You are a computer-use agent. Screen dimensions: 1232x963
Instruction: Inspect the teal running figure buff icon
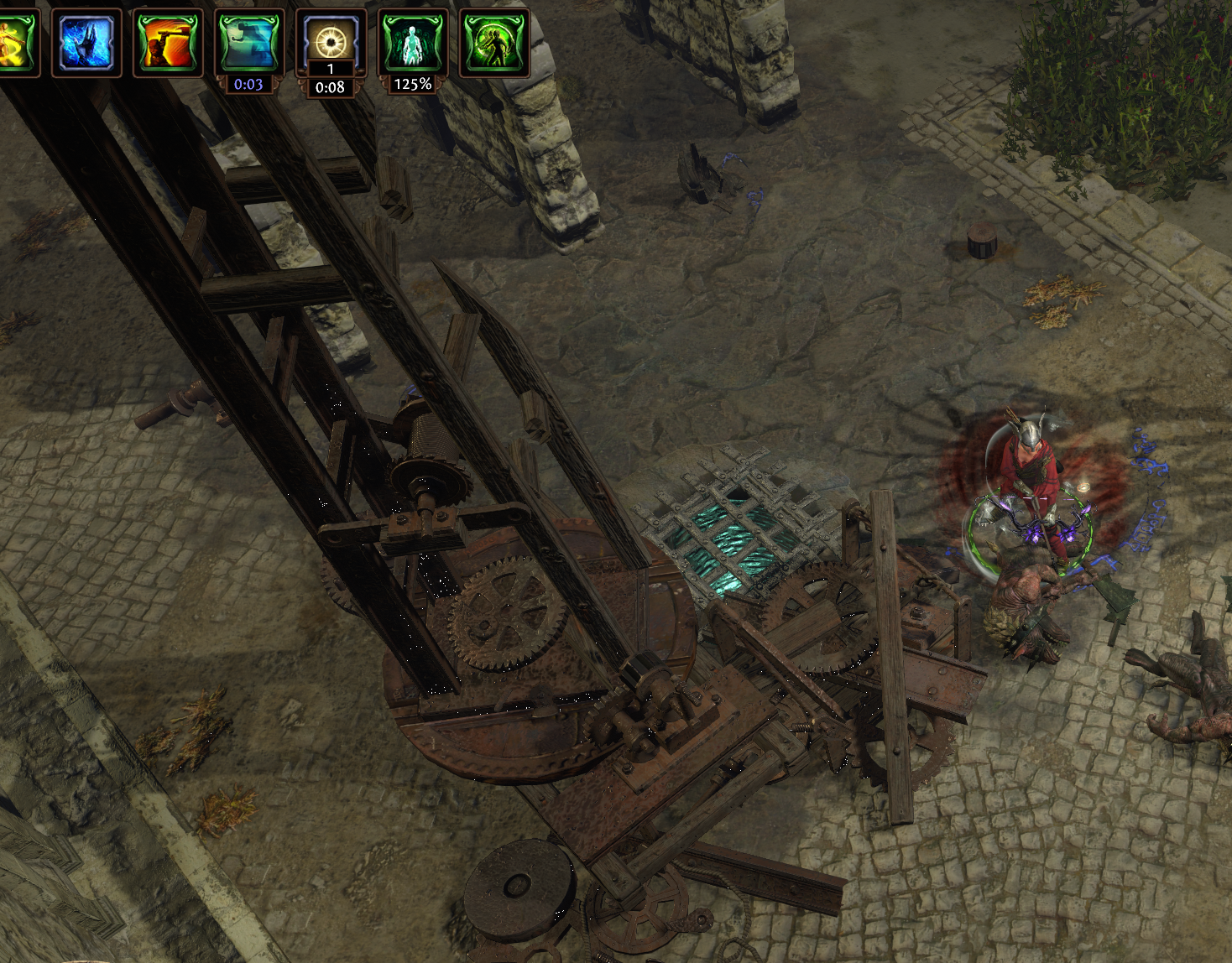[249, 42]
